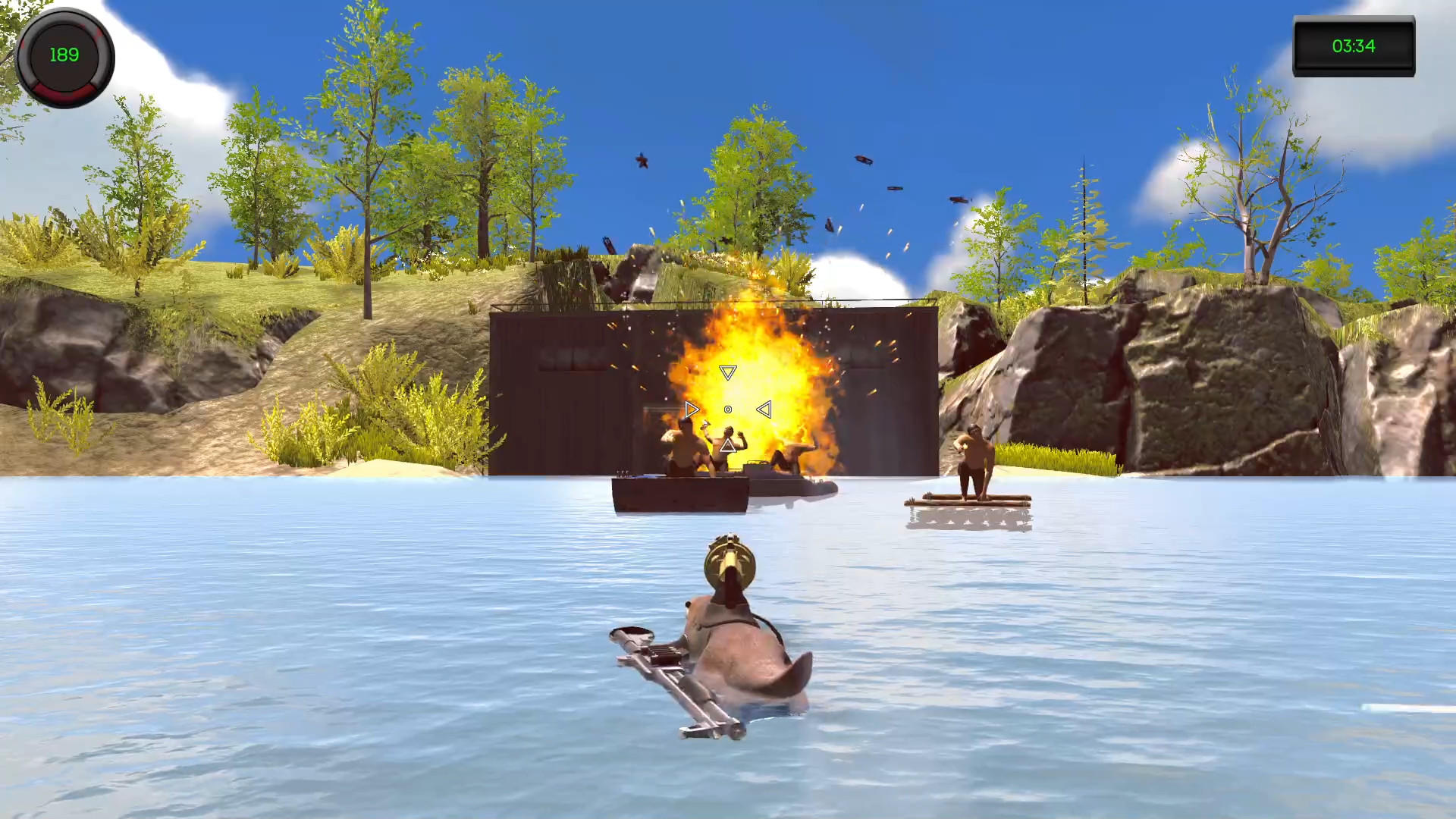This screenshot has height=819, width=1456.
Task: Click the circular ammo counter showing 189
Action: pos(64,57)
